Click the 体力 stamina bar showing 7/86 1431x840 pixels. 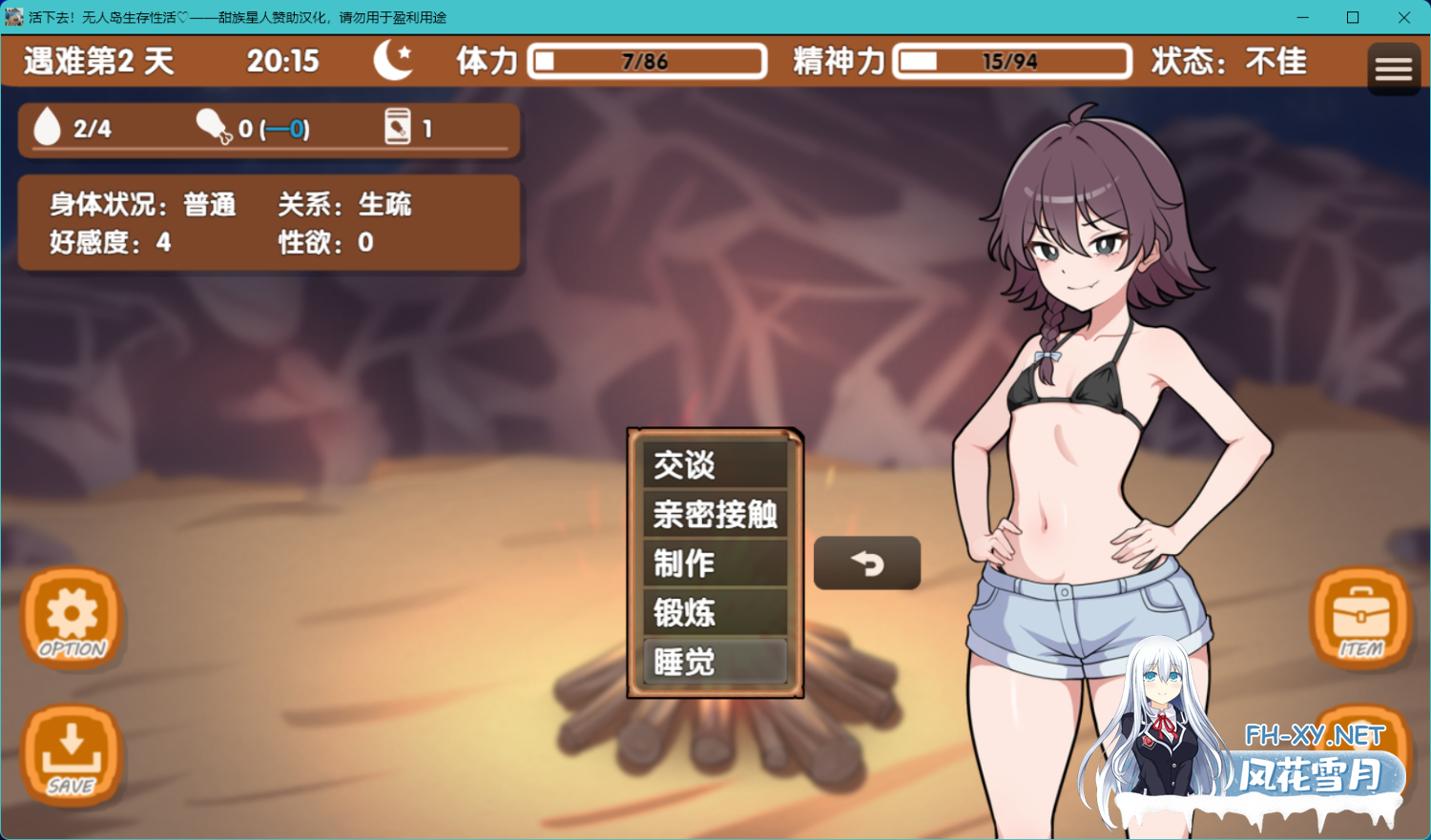coord(647,60)
